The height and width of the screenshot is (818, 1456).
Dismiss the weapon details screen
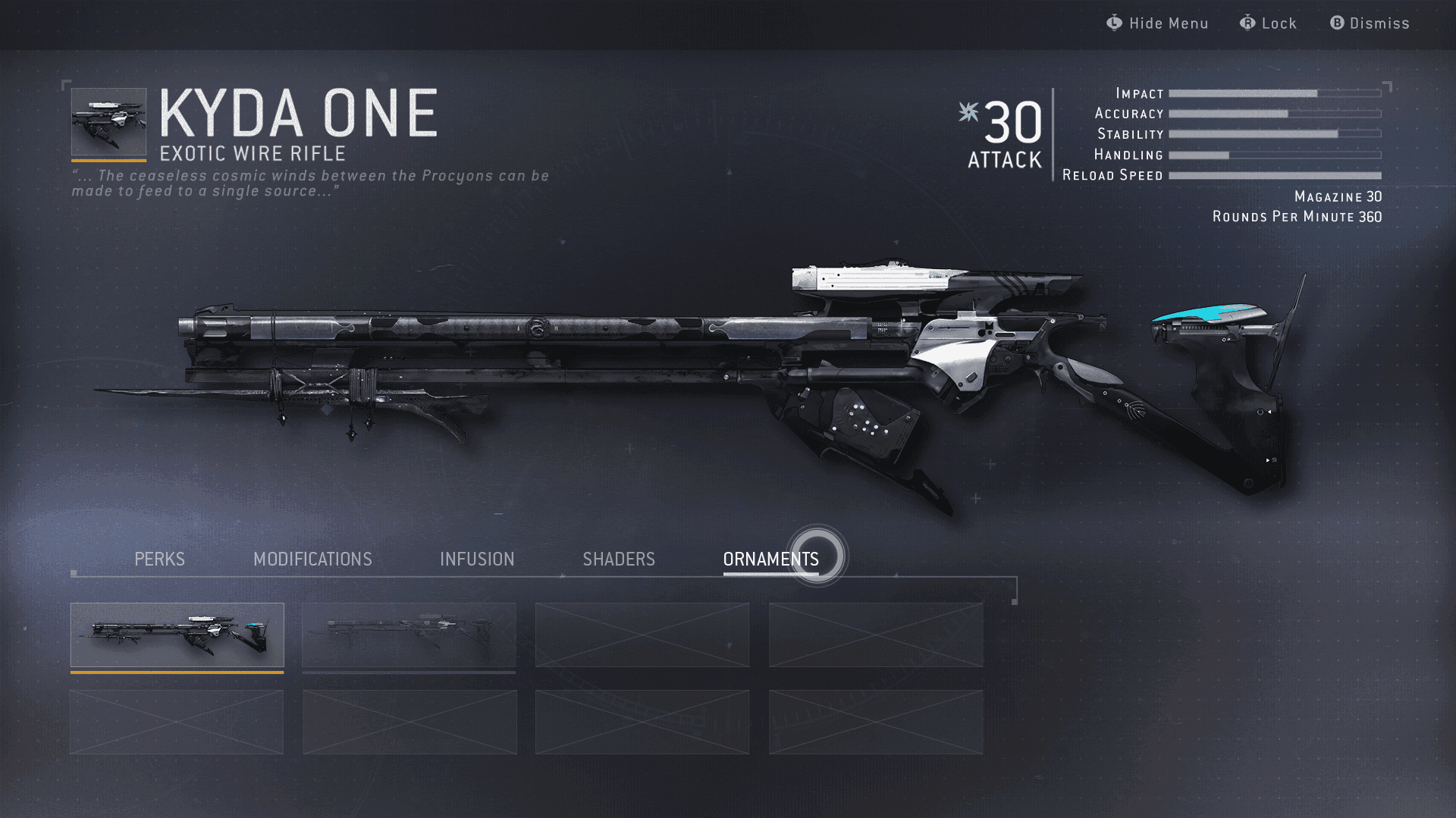tap(1370, 24)
